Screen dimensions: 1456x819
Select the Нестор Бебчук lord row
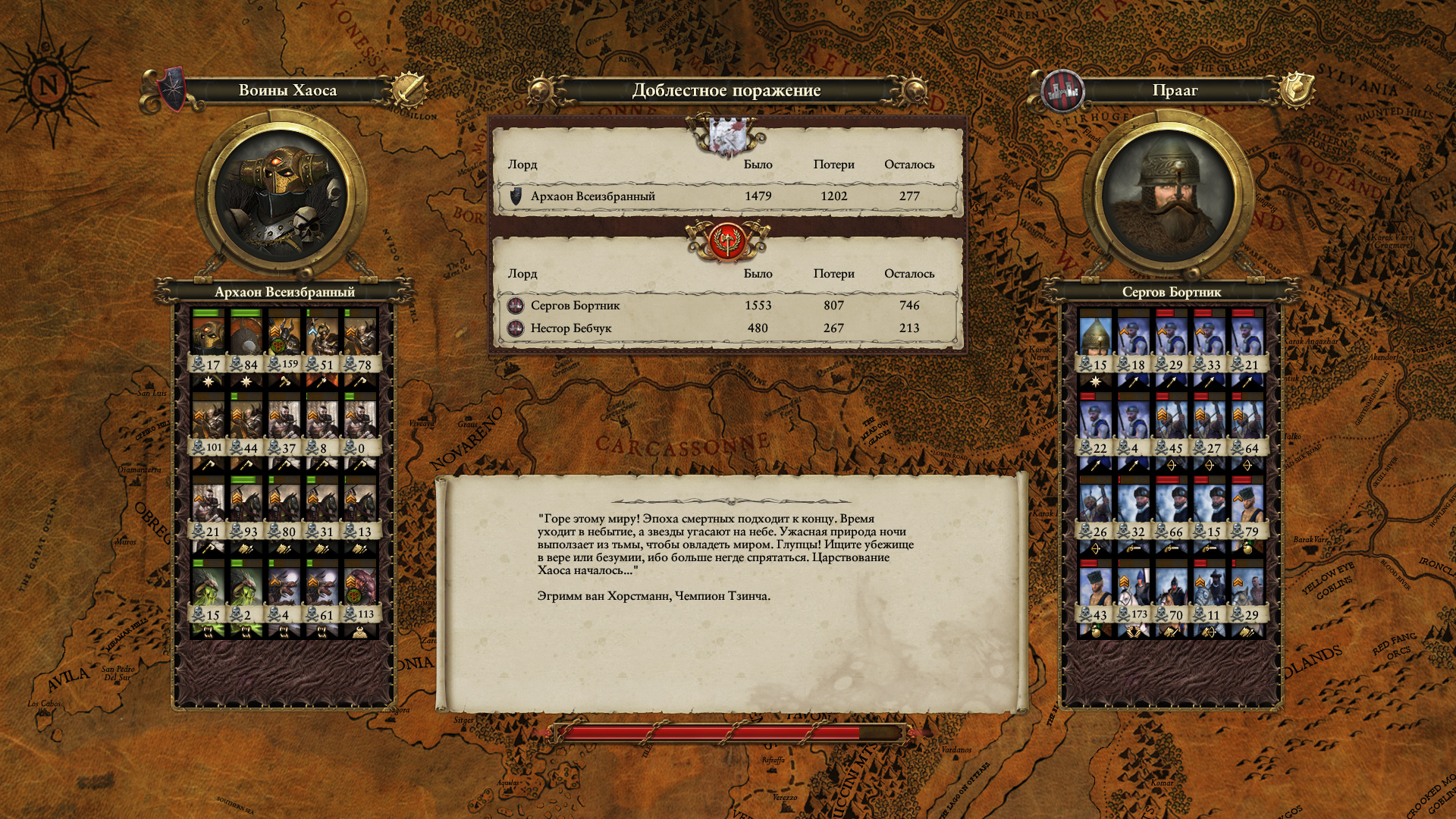(726, 328)
